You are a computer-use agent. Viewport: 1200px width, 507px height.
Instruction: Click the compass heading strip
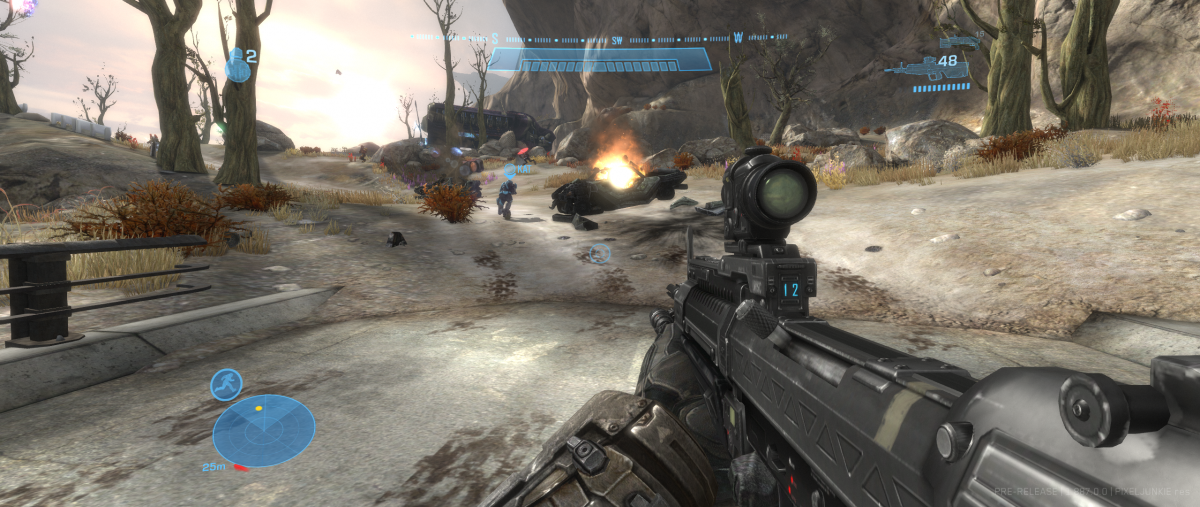coord(600,38)
